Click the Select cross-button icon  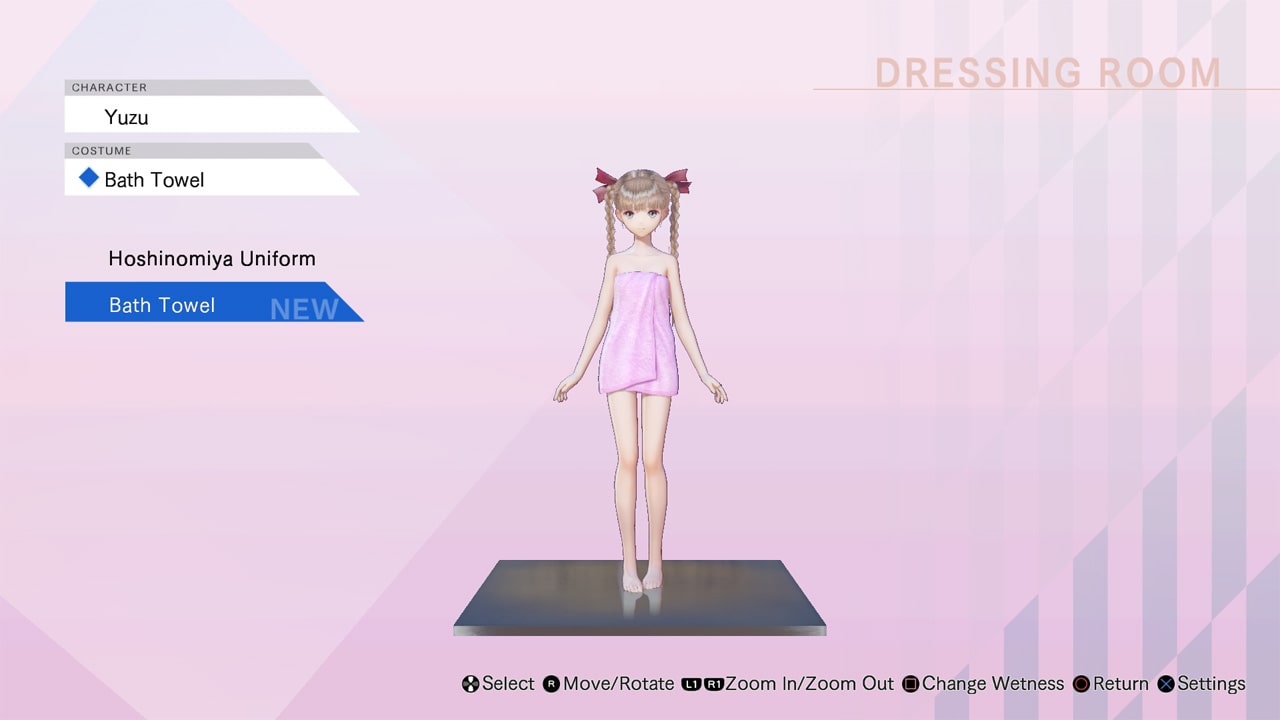click(469, 684)
